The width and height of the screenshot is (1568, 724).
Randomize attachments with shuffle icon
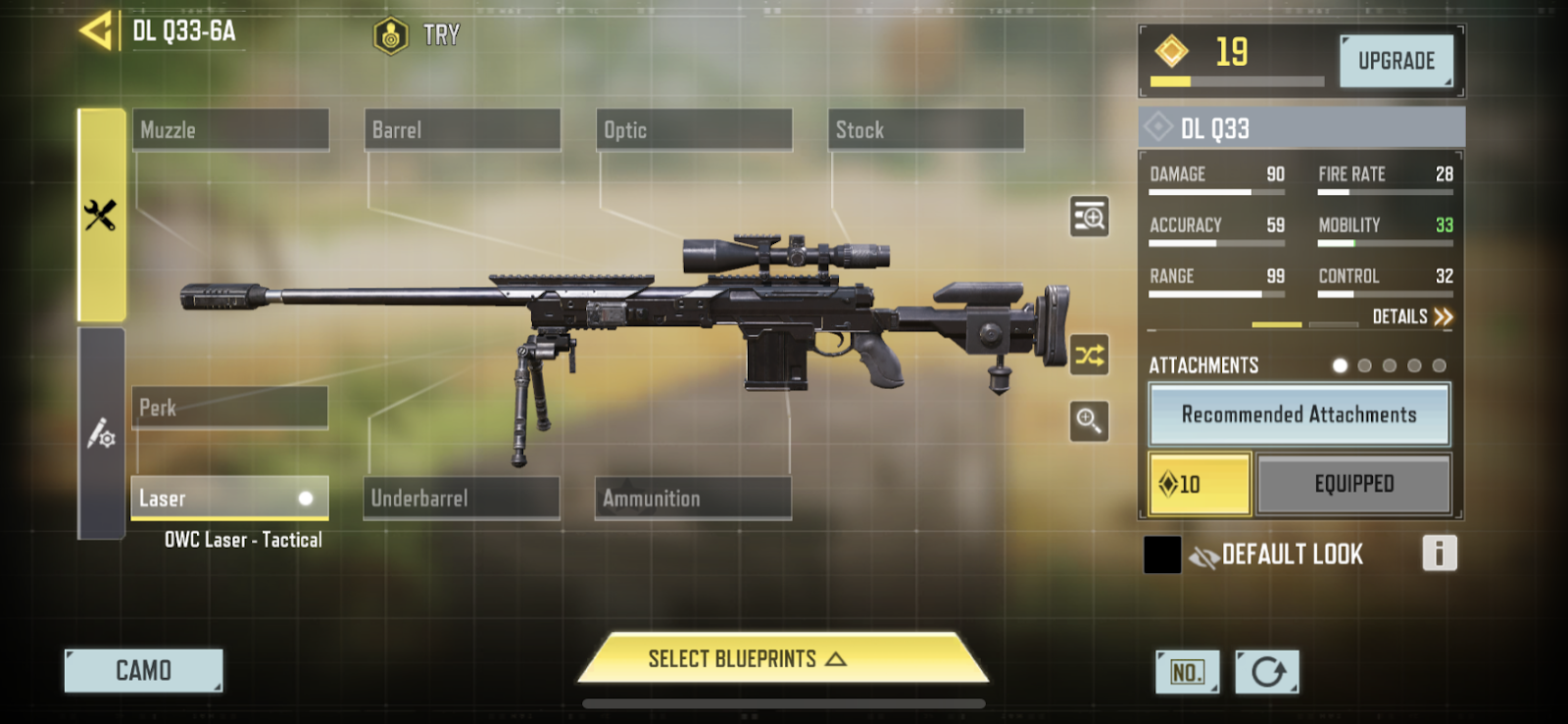[1089, 355]
